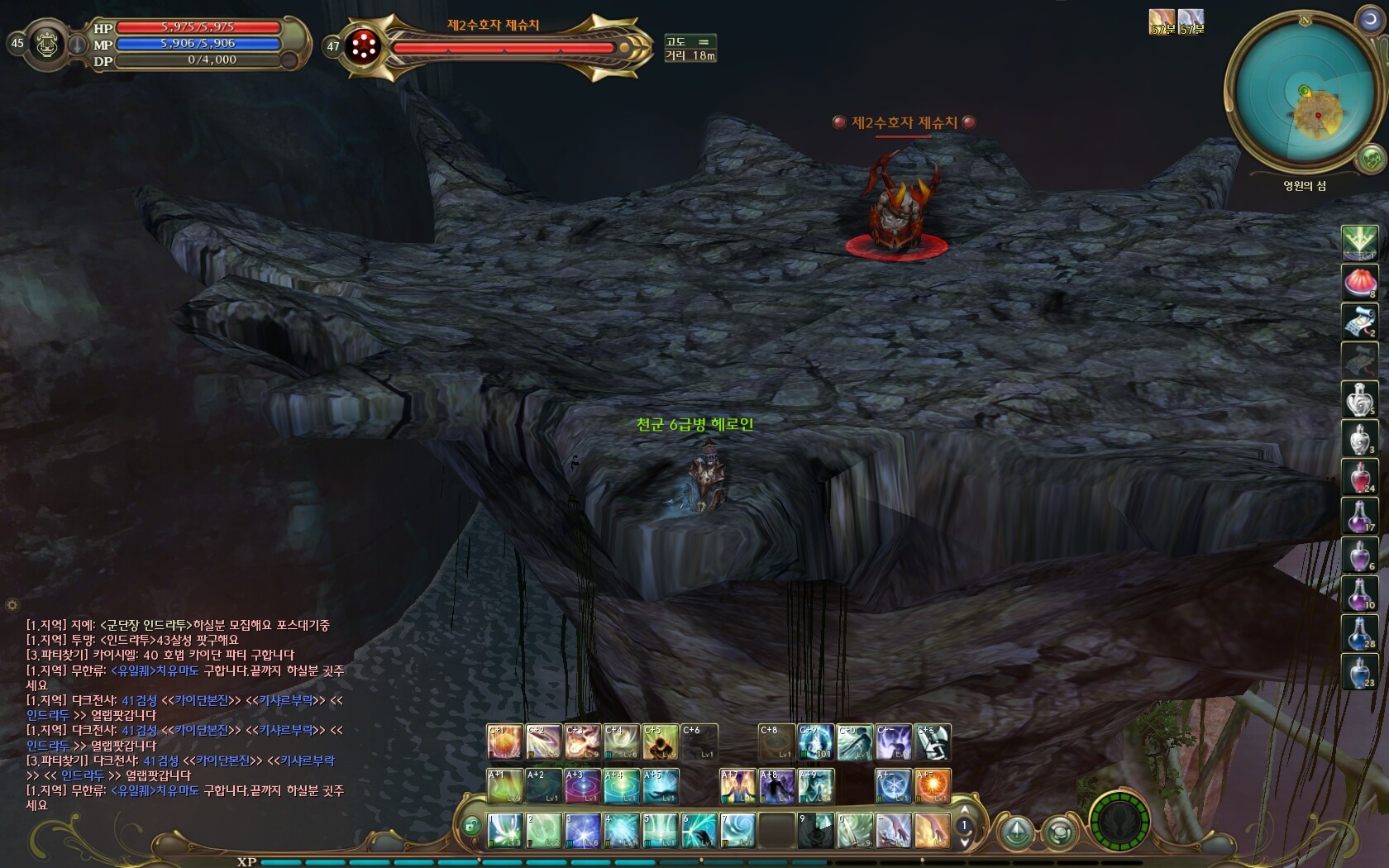Select the target portrait with red dots
The width and height of the screenshot is (1389, 868).
coord(362,46)
